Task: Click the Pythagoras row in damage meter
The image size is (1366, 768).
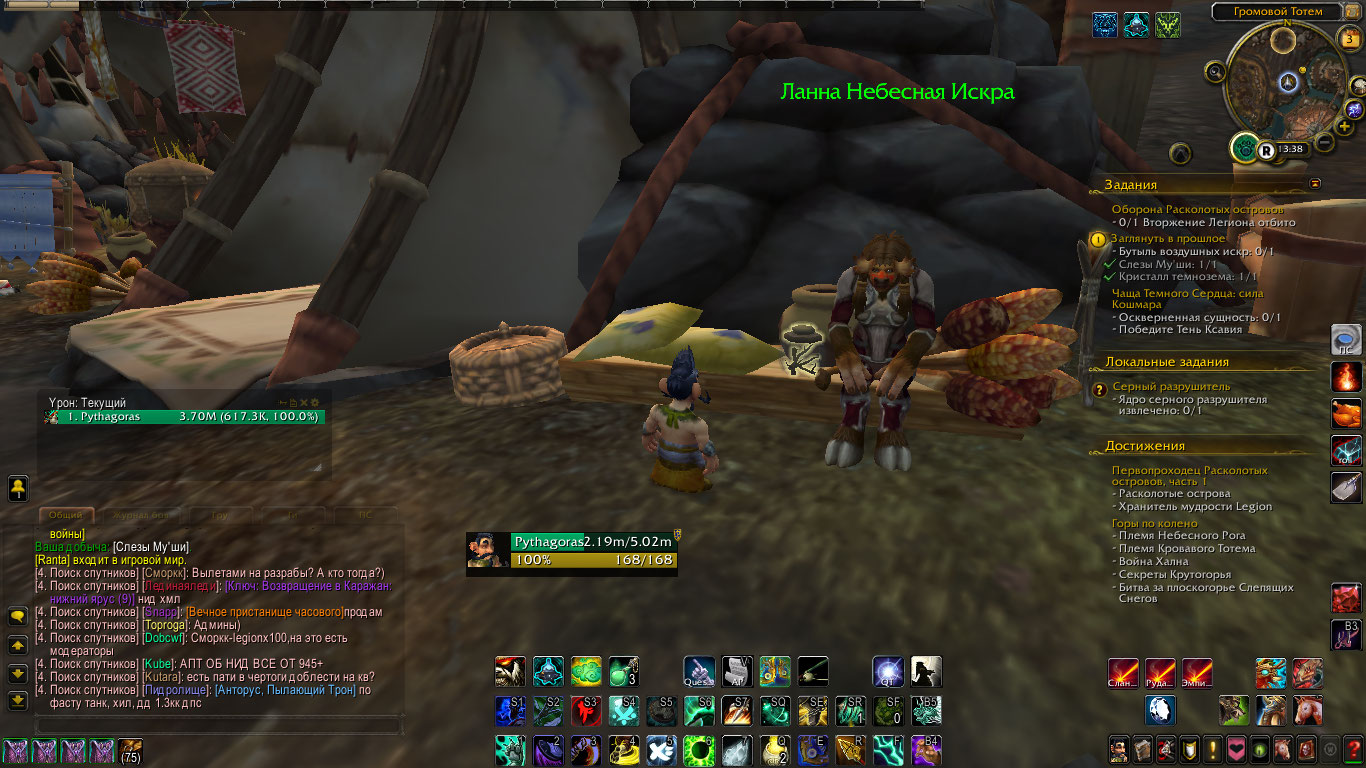Action: (182, 416)
